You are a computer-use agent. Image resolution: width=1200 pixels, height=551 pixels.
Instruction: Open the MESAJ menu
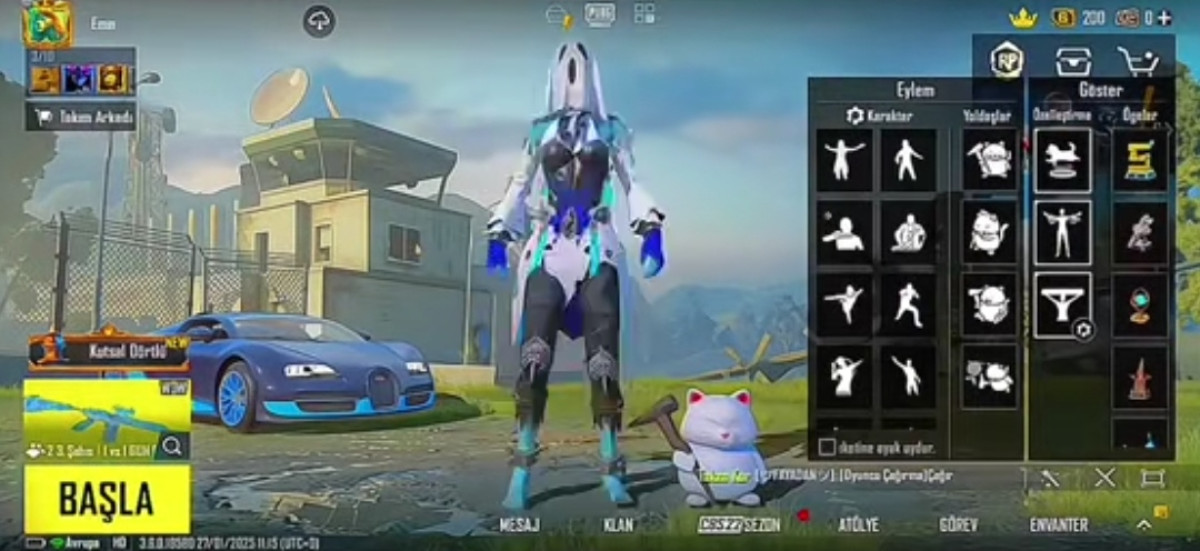(519, 524)
